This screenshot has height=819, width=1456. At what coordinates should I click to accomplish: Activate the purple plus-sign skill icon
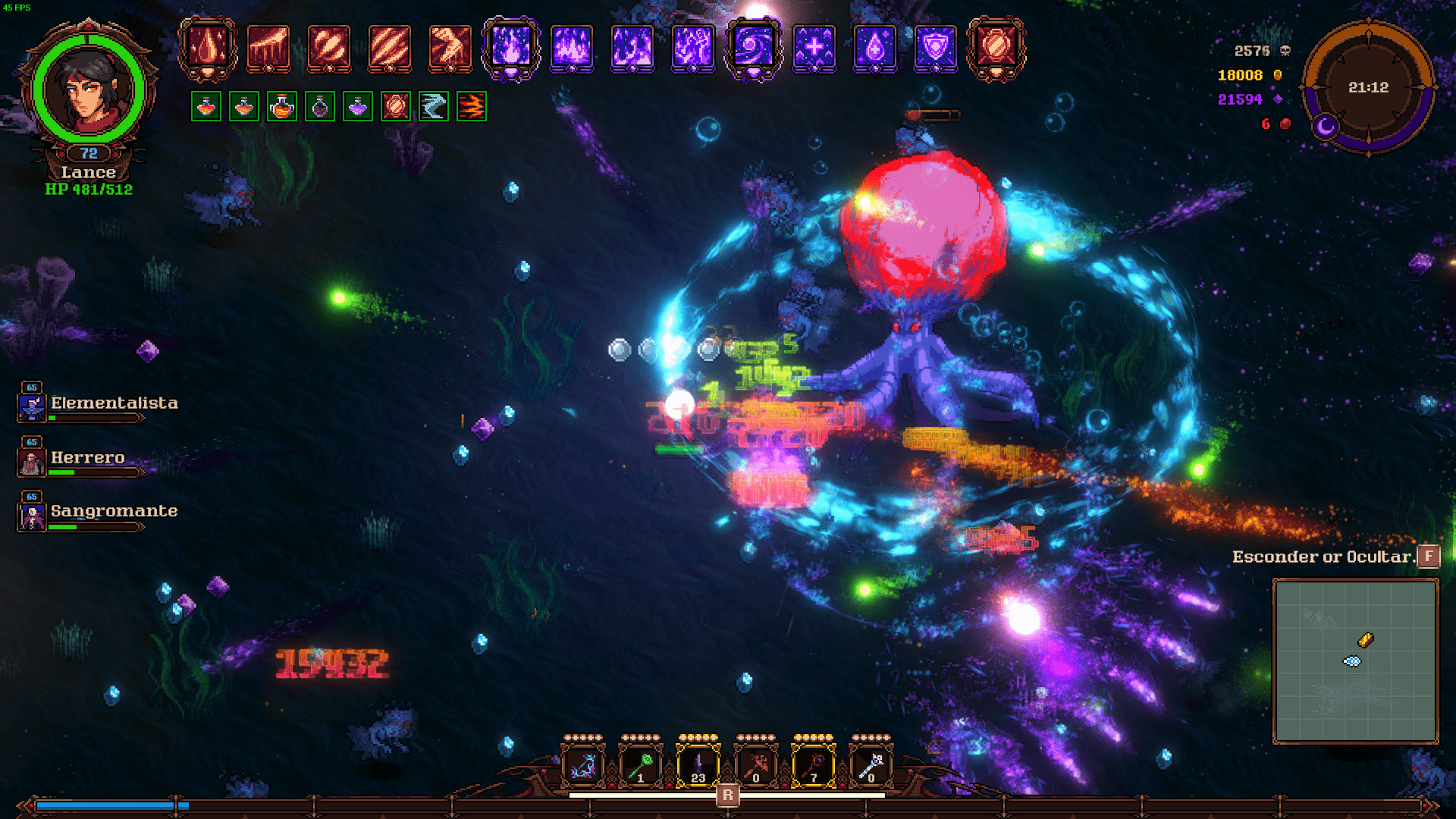click(x=814, y=48)
